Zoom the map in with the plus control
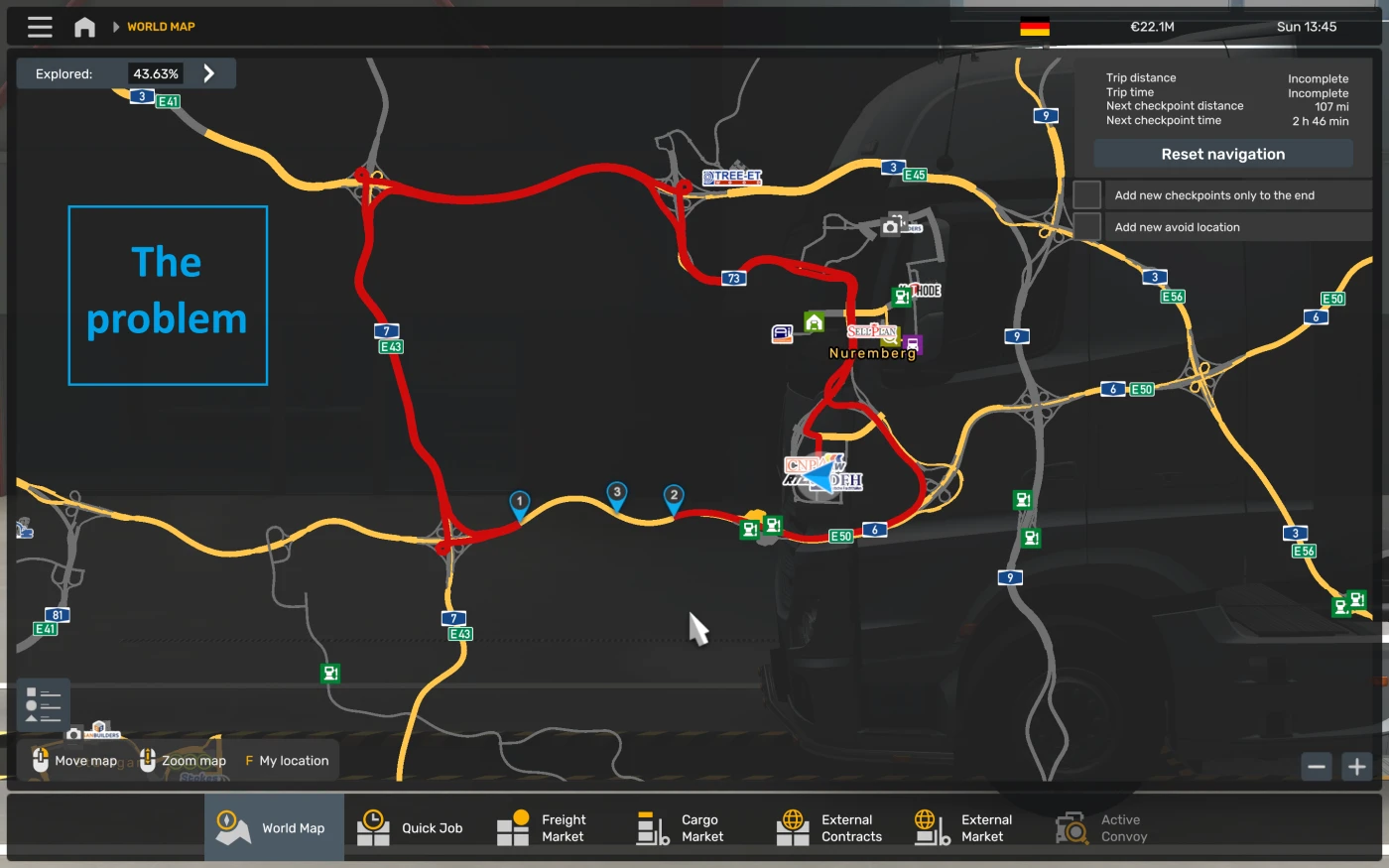This screenshot has width=1389, height=868. (1357, 766)
